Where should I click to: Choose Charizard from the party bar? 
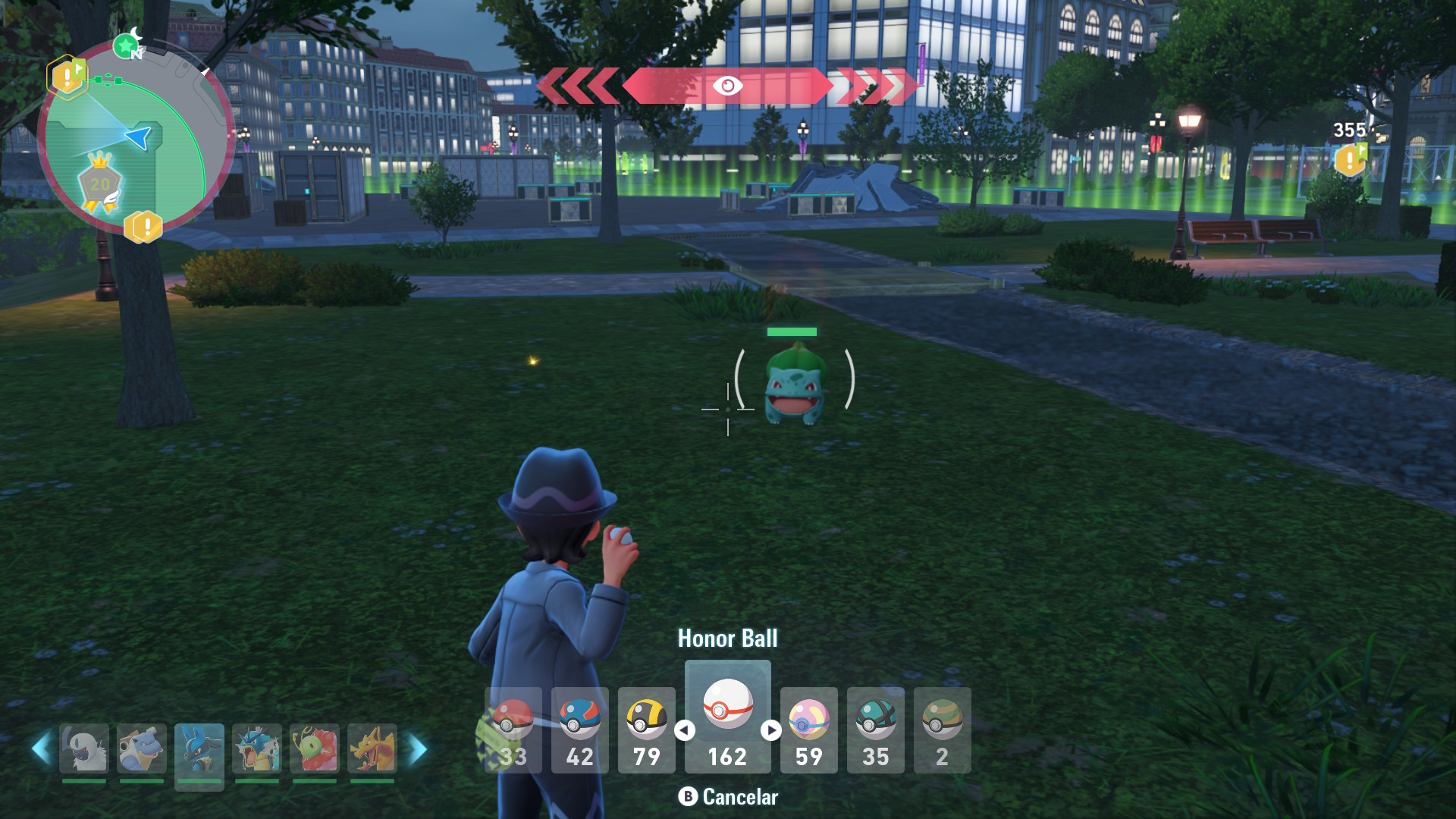[x=372, y=749]
